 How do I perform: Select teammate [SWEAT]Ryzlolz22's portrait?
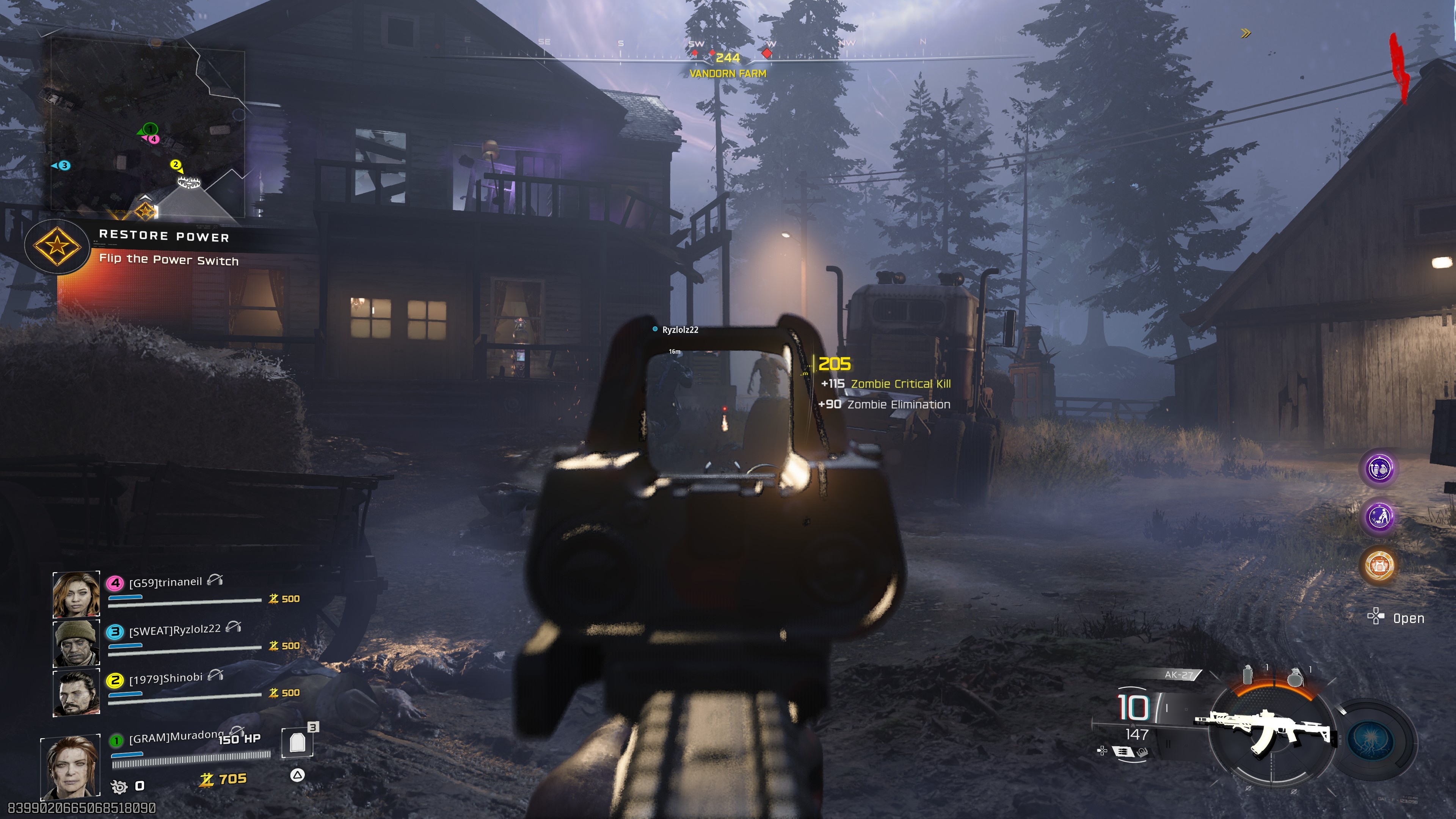(x=76, y=643)
